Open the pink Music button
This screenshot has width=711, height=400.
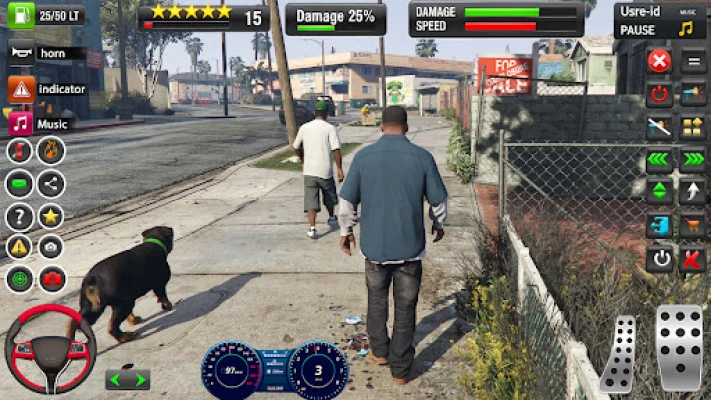point(21,124)
